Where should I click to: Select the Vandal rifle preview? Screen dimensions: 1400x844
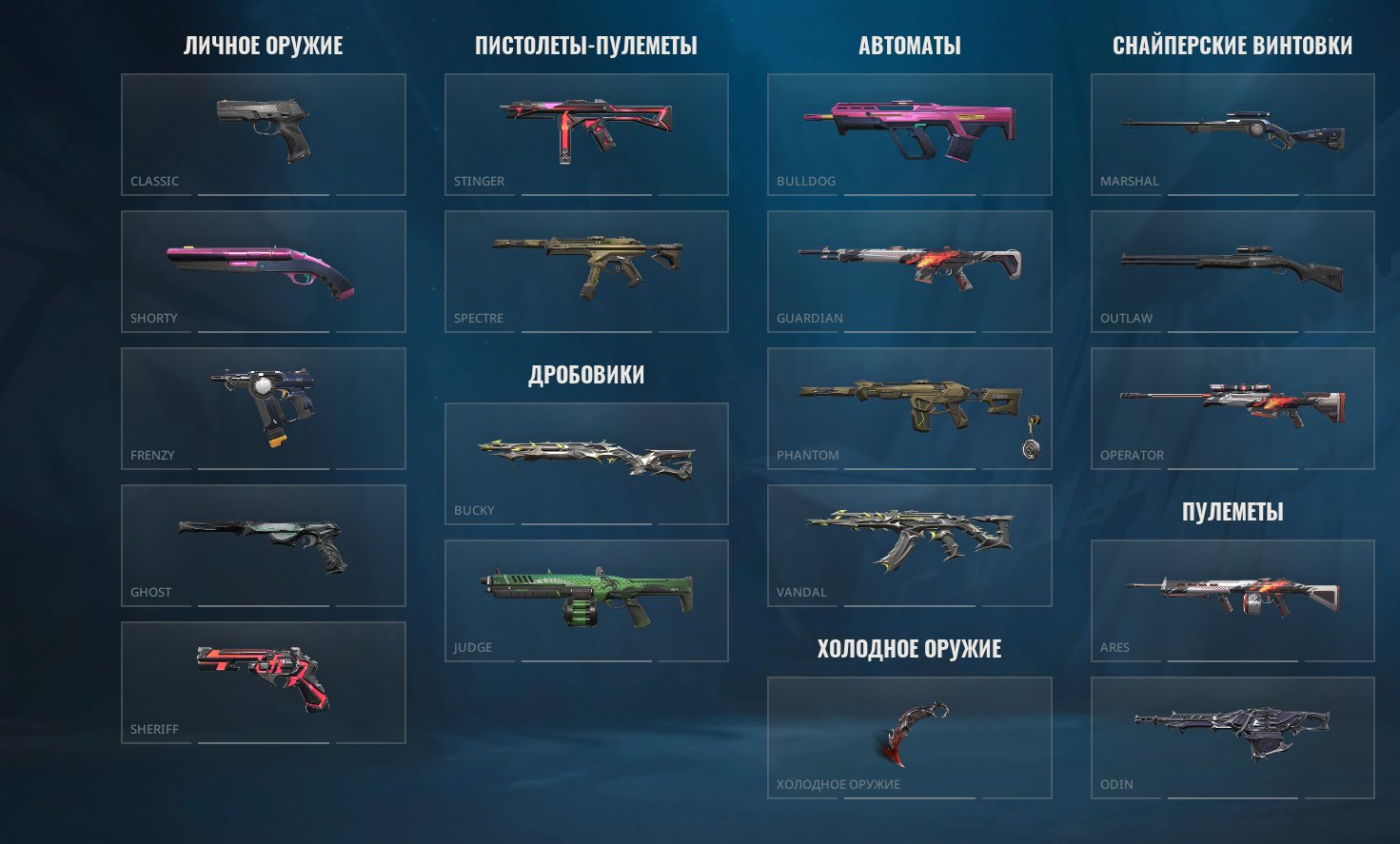[x=909, y=544]
